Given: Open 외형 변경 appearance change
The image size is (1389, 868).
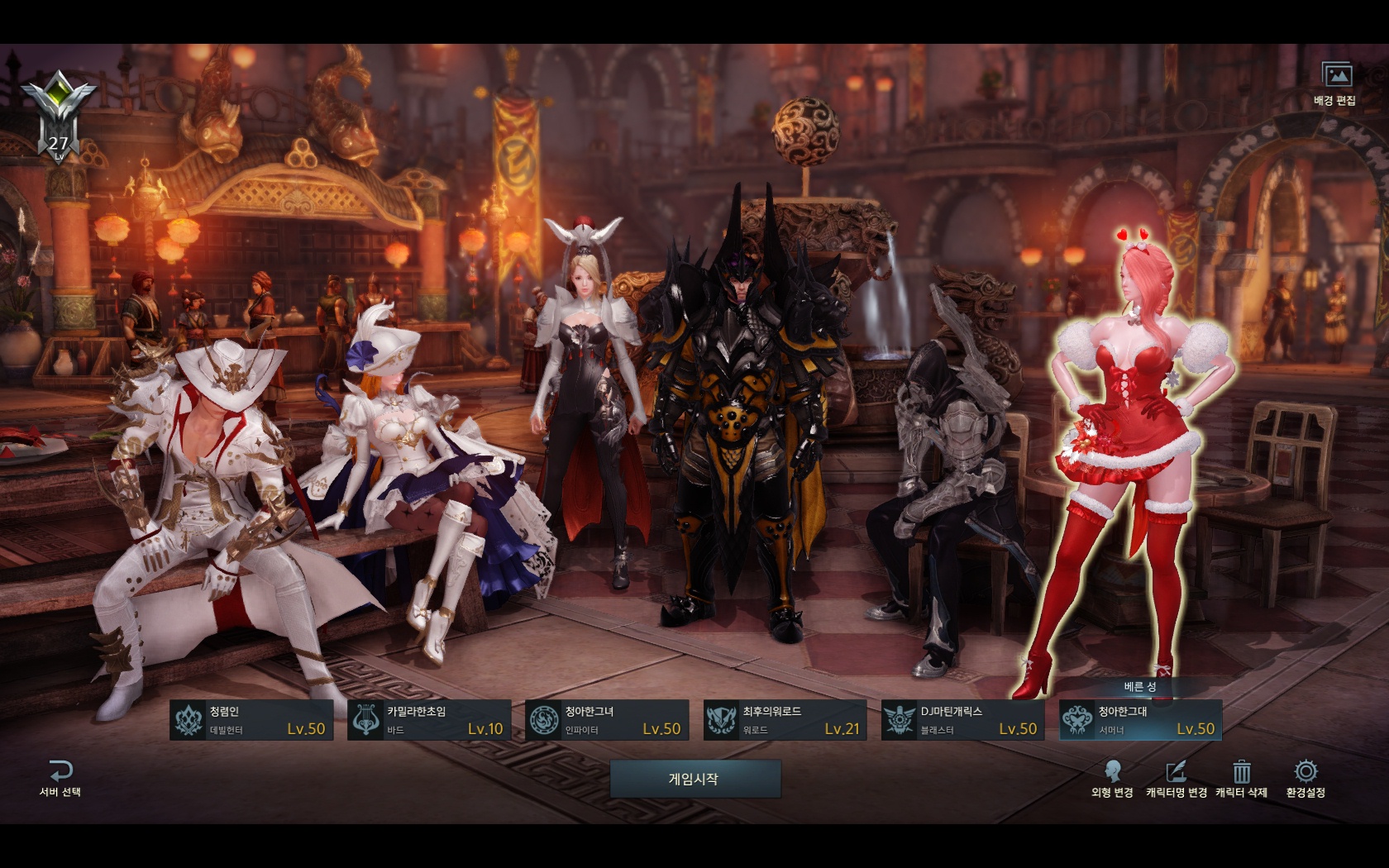Looking at the screenshot, I should pyautogui.click(x=1112, y=779).
